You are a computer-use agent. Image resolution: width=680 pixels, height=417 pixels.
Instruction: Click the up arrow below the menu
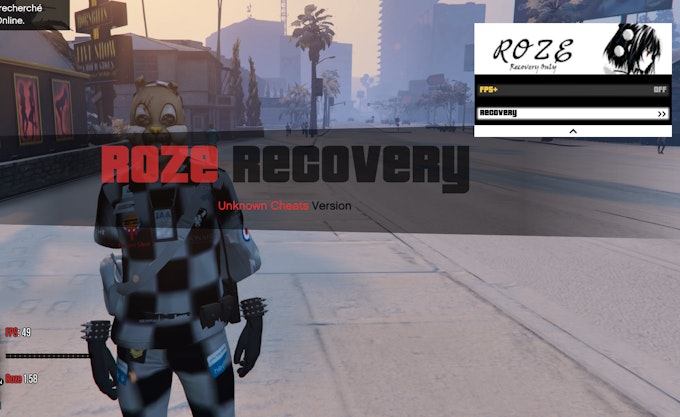(573, 131)
